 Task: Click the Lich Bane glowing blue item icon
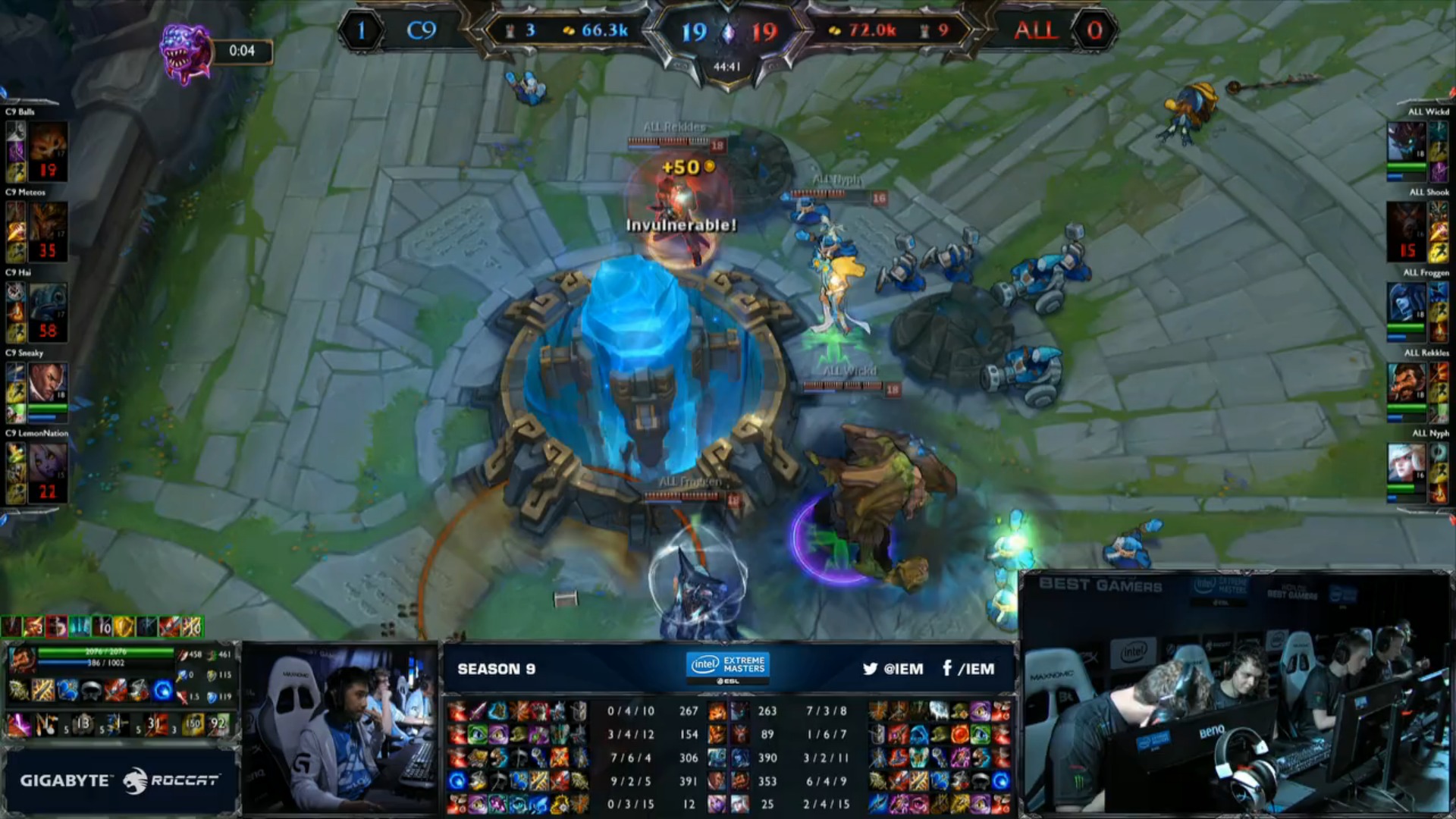click(x=162, y=691)
